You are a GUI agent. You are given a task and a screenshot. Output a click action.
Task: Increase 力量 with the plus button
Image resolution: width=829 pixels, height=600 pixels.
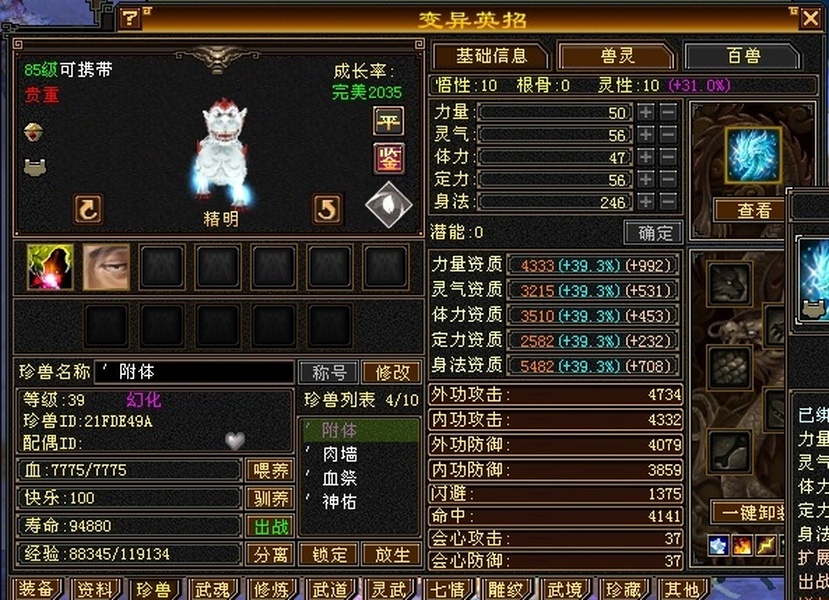coord(646,113)
